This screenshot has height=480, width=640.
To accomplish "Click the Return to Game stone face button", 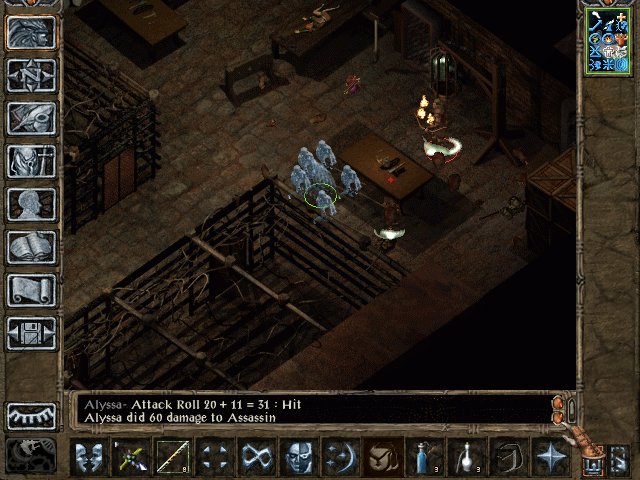I will click(x=31, y=32).
